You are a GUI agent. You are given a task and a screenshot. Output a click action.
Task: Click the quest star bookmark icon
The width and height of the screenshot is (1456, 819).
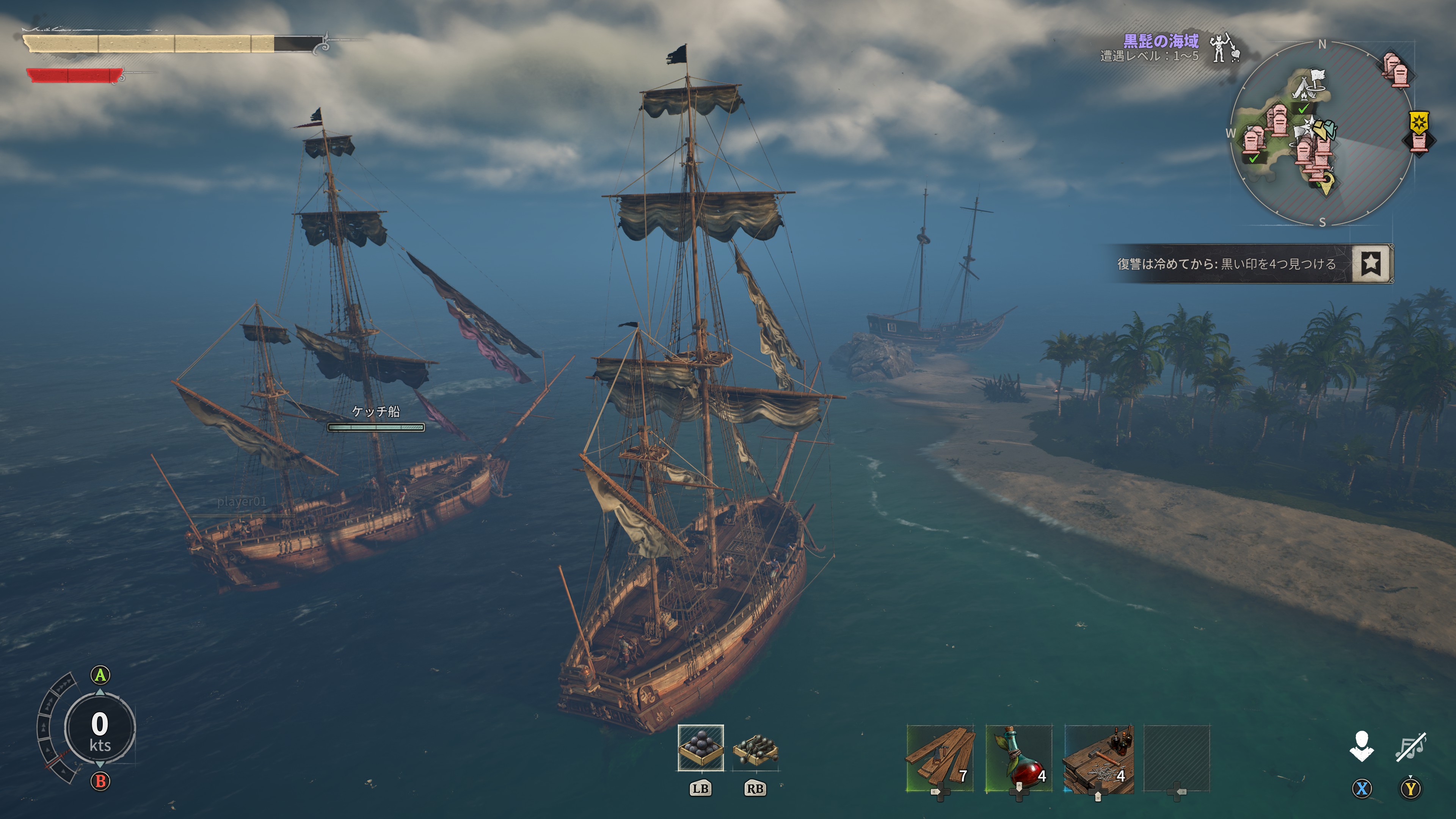(x=1371, y=264)
